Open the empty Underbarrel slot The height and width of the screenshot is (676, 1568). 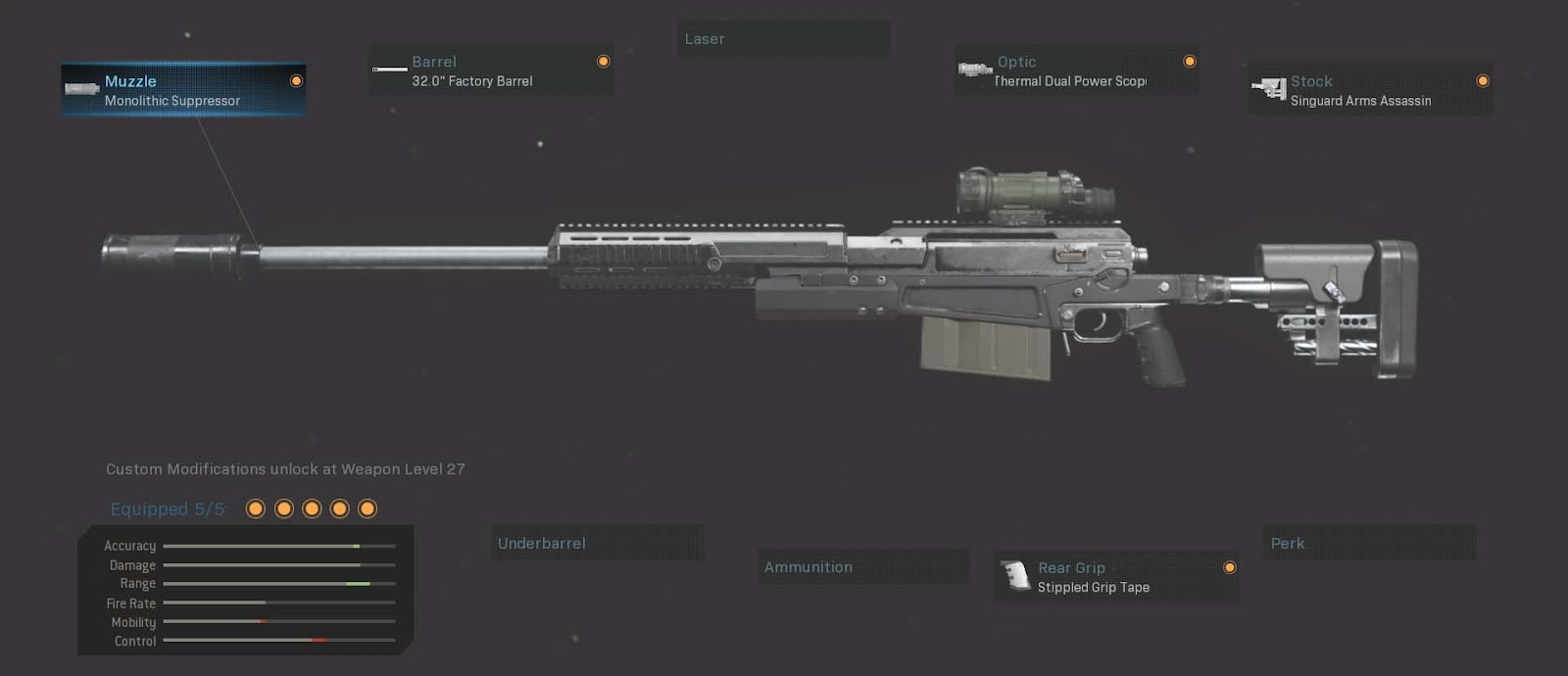tap(597, 544)
